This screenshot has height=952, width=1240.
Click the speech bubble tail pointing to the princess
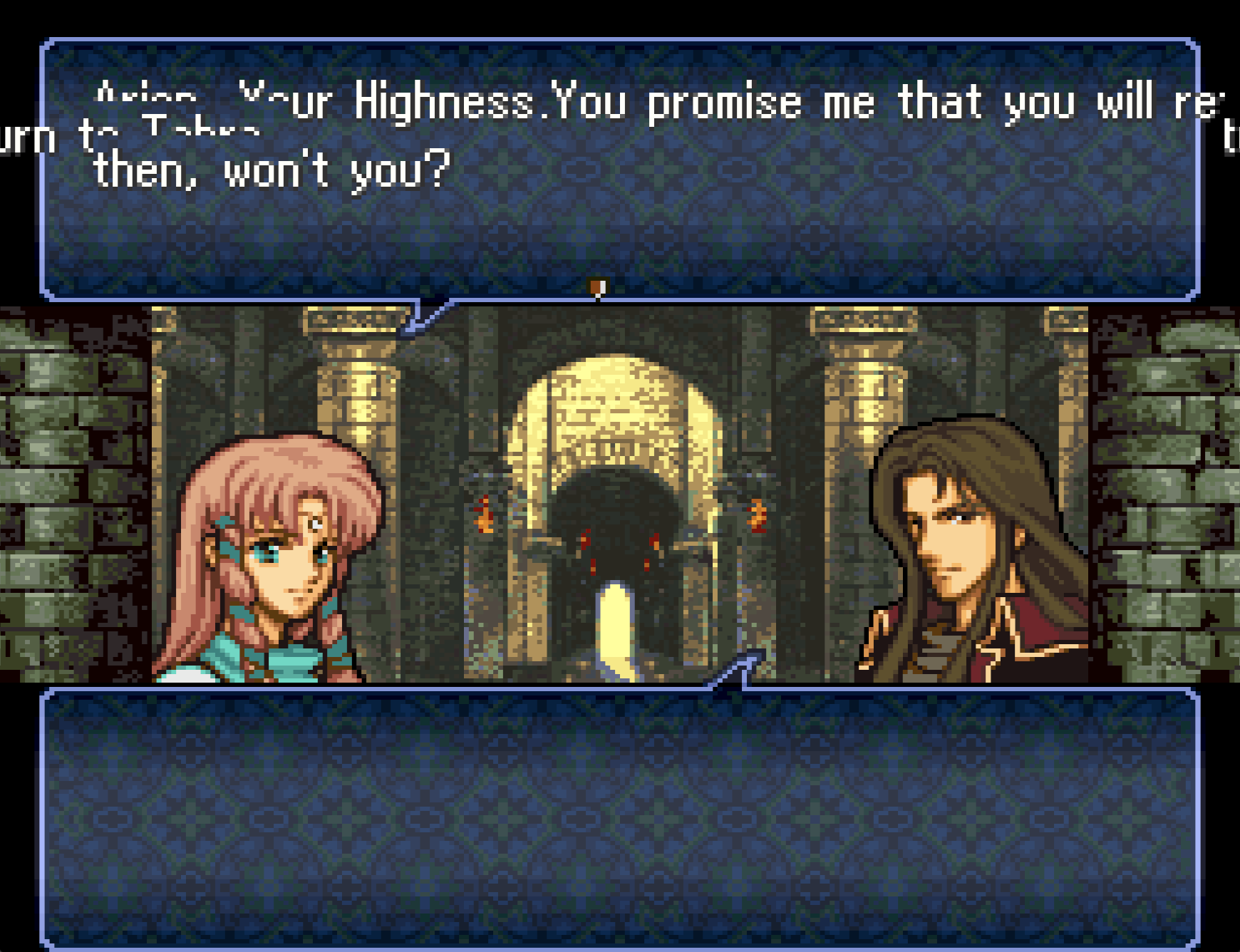point(428,317)
